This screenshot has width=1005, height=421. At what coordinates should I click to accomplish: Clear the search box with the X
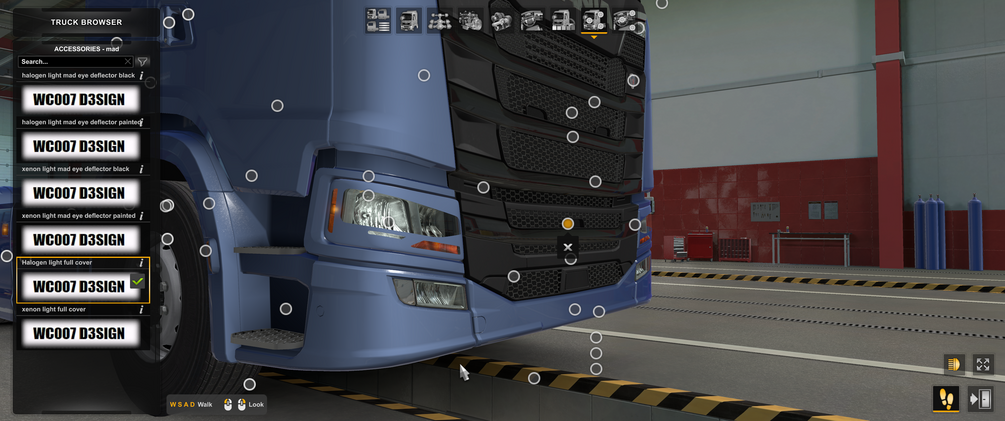click(127, 62)
